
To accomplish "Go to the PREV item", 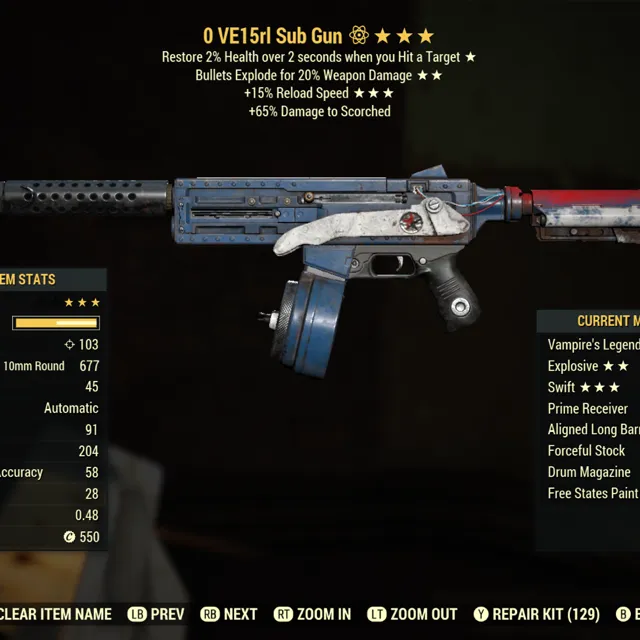I will tap(158, 614).
